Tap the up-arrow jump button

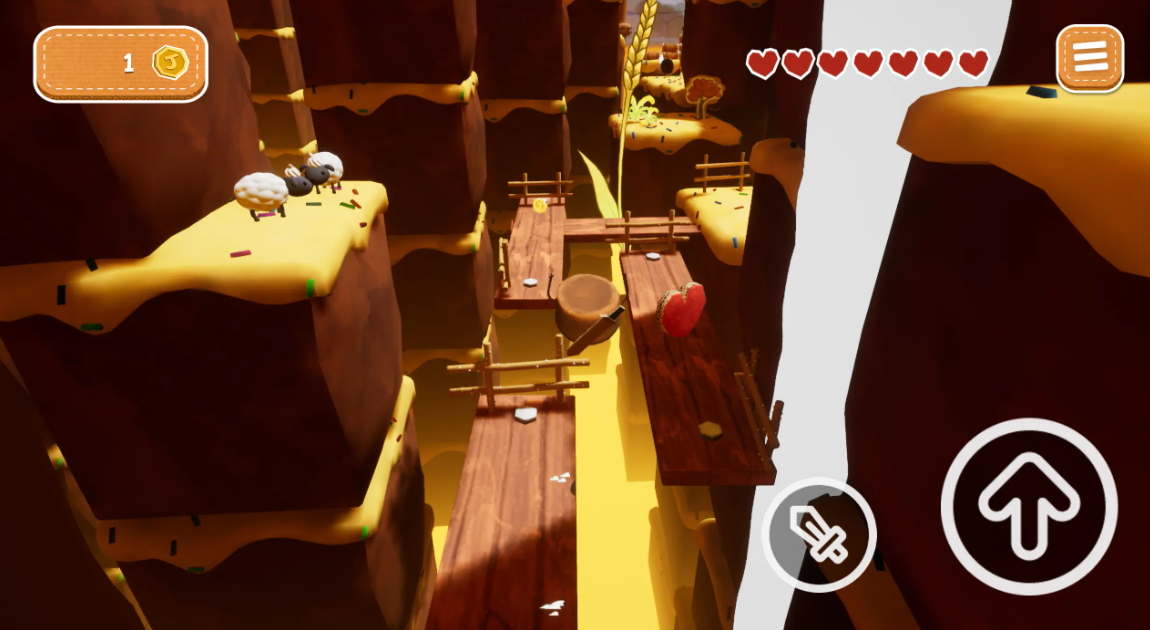pos(1029,507)
